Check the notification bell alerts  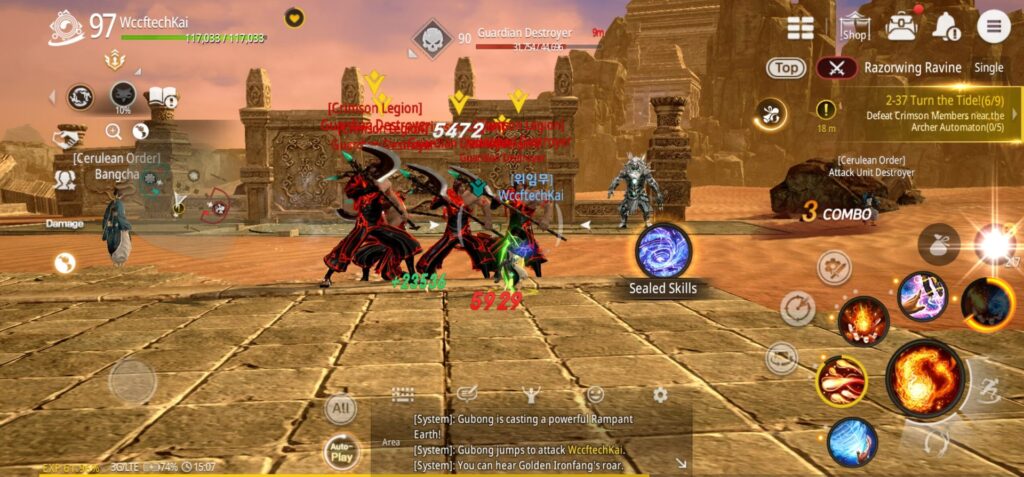click(945, 27)
